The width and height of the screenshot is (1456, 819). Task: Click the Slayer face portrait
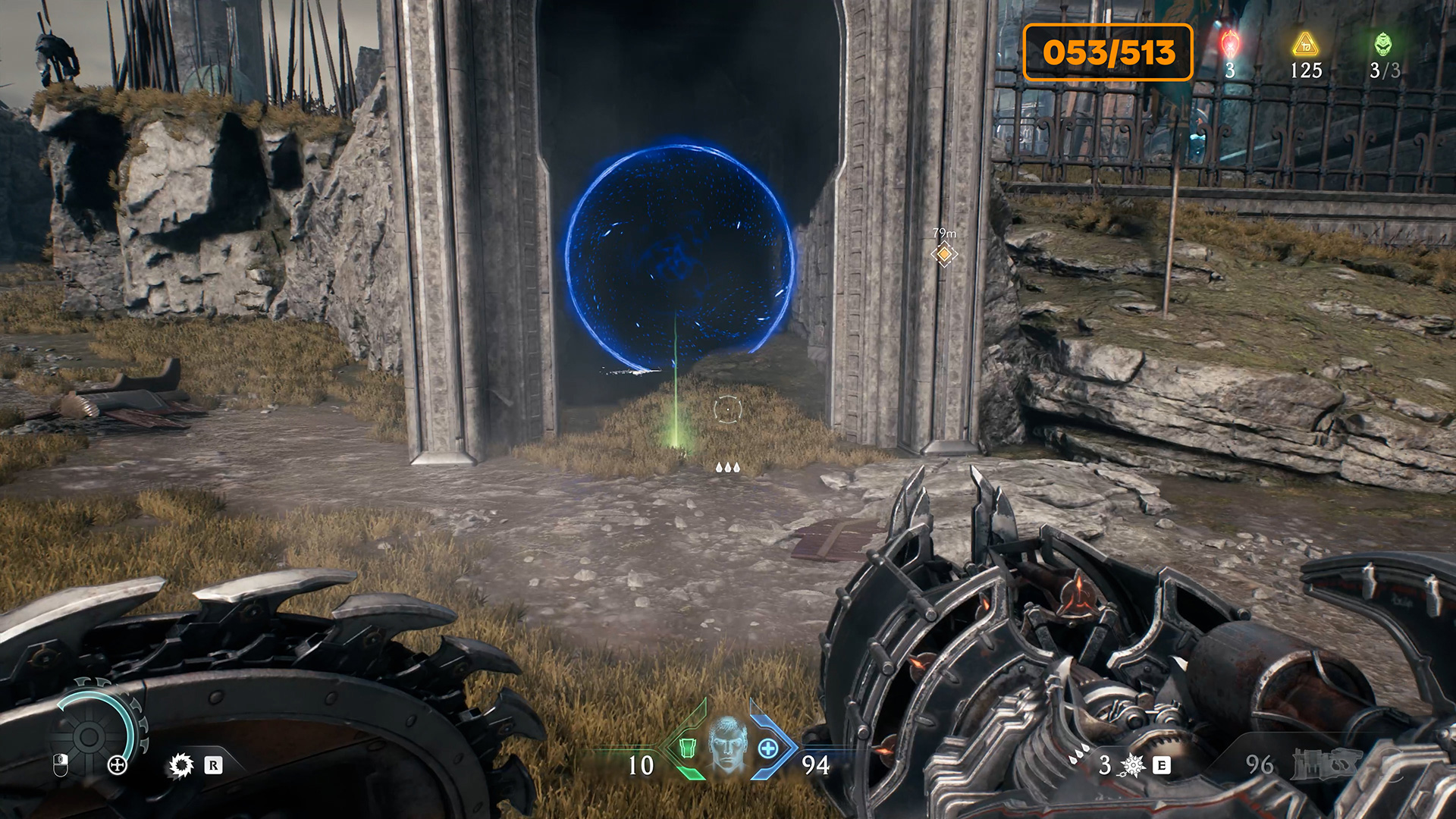click(728, 745)
